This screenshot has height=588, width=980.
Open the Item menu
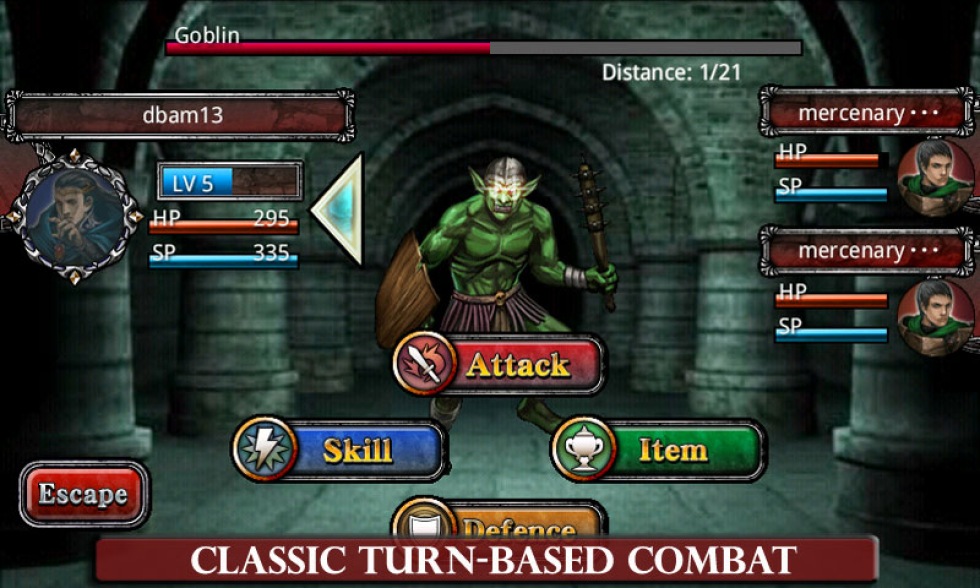tap(659, 450)
